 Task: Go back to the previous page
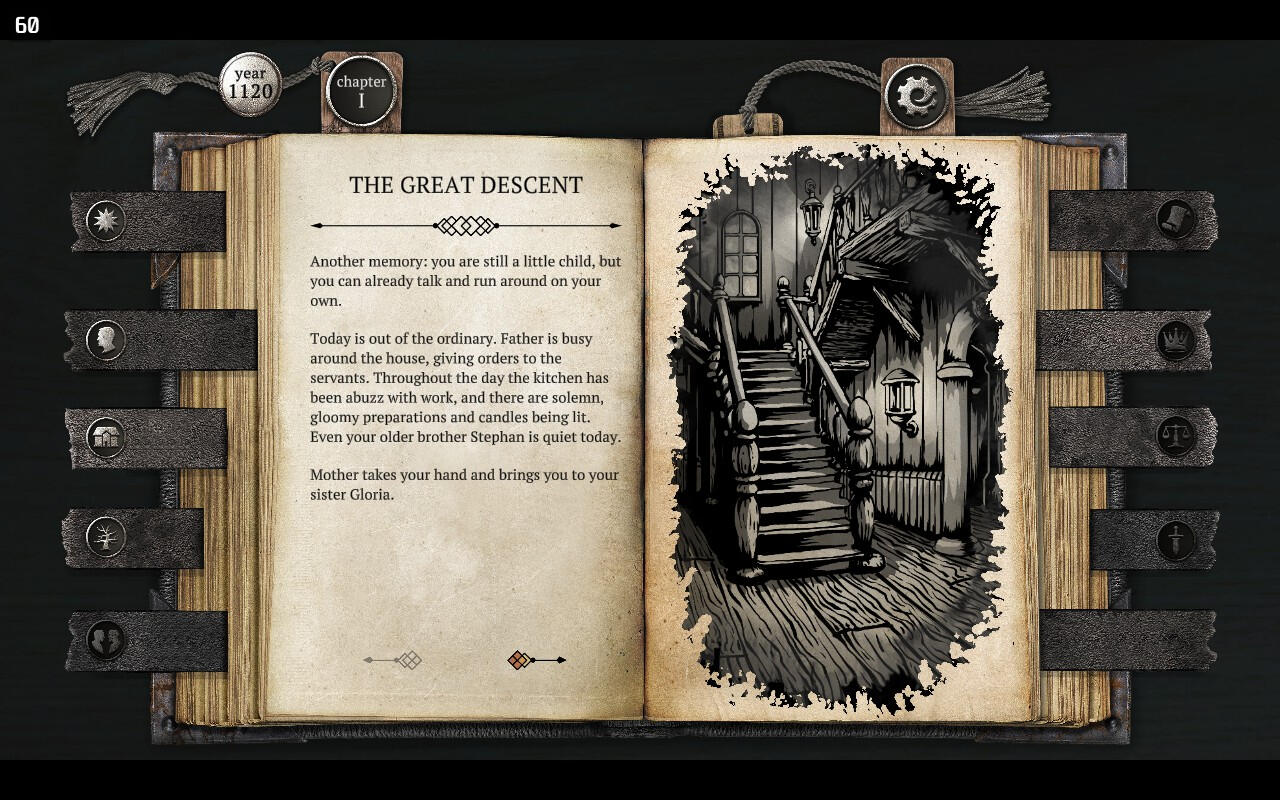(393, 660)
